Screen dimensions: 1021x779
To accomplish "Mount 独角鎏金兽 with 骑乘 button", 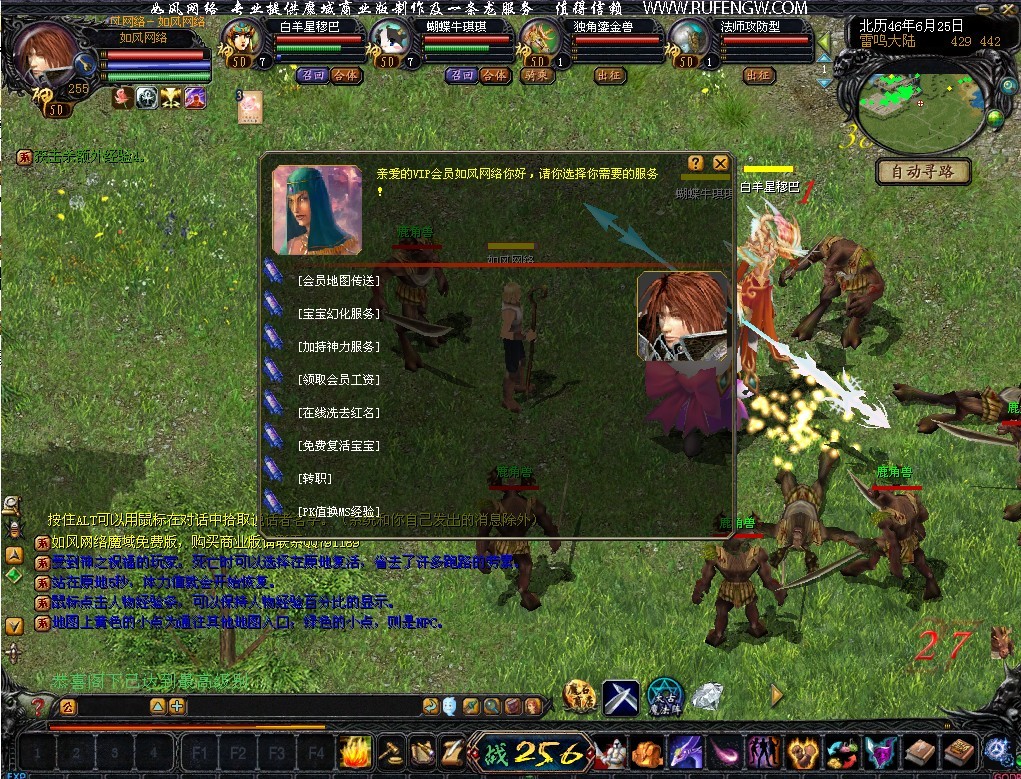I will (x=535, y=76).
